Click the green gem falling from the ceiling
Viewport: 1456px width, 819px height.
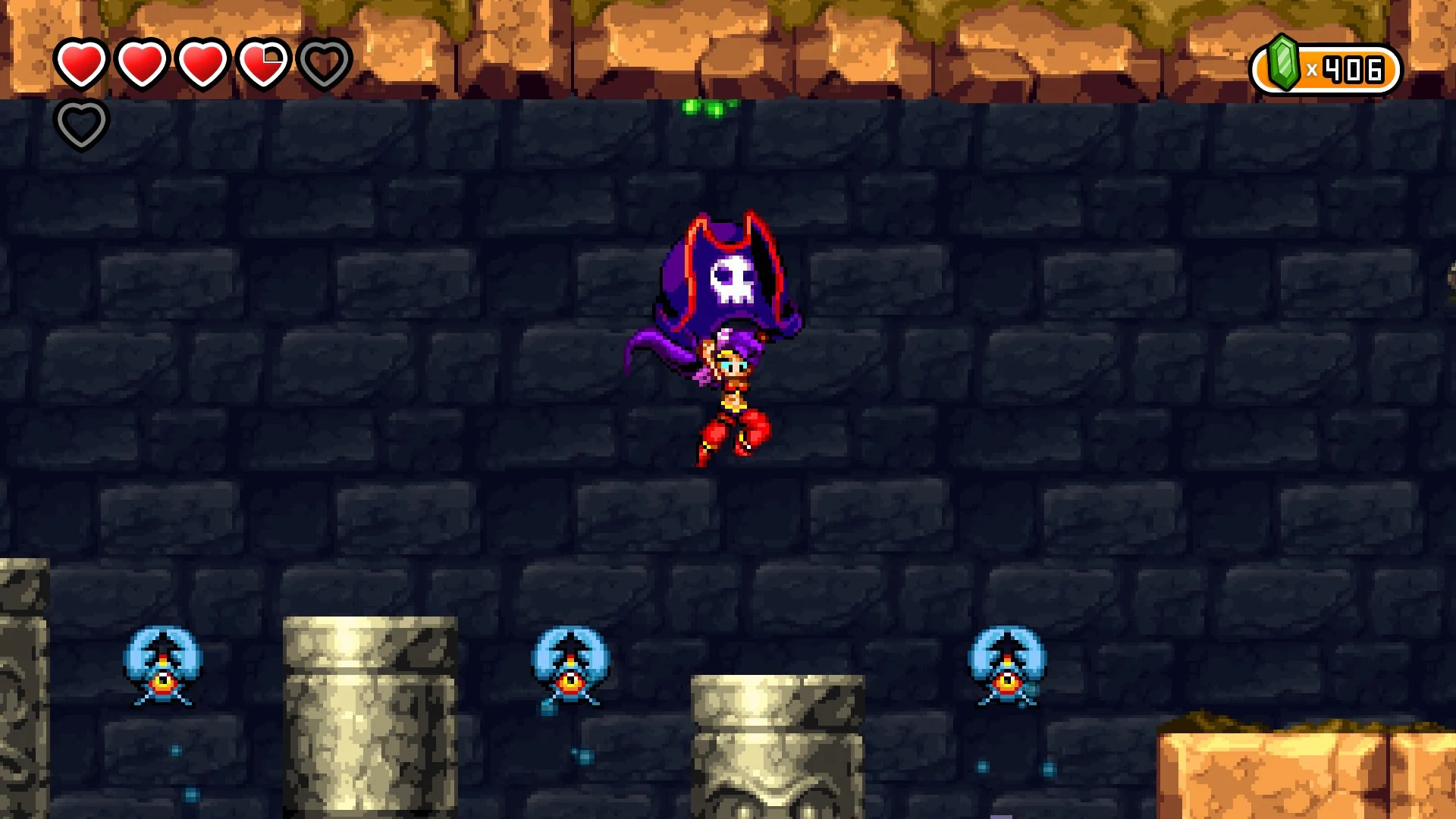pyautogui.click(x=708, y=106)
